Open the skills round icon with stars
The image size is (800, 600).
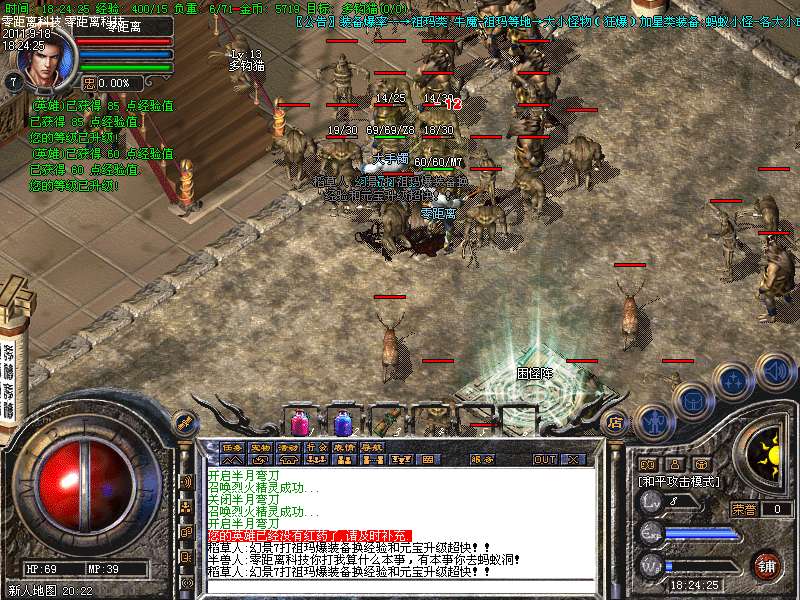[x=734, y=380]
